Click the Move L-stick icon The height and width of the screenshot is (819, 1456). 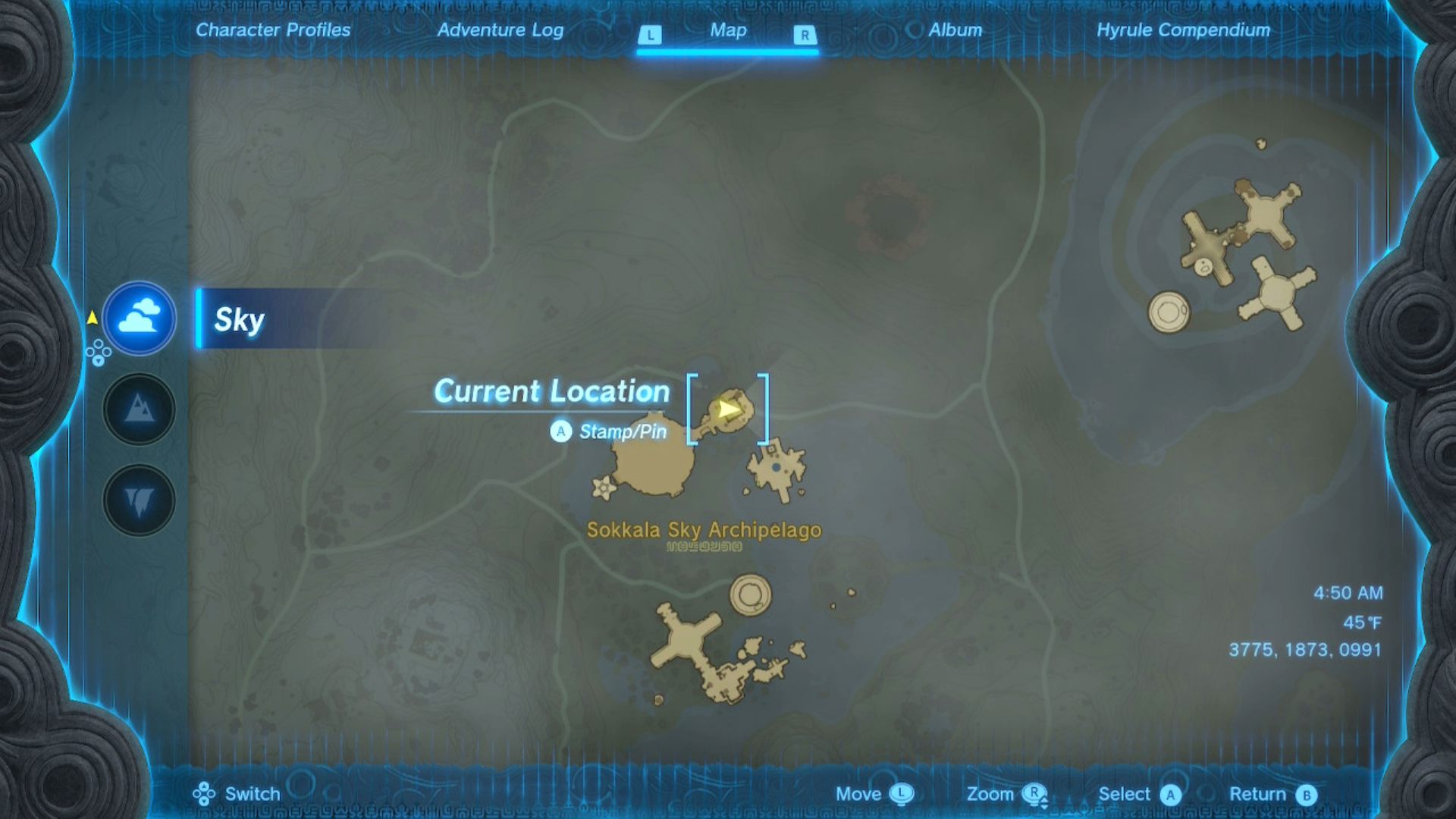coord(902,793)
